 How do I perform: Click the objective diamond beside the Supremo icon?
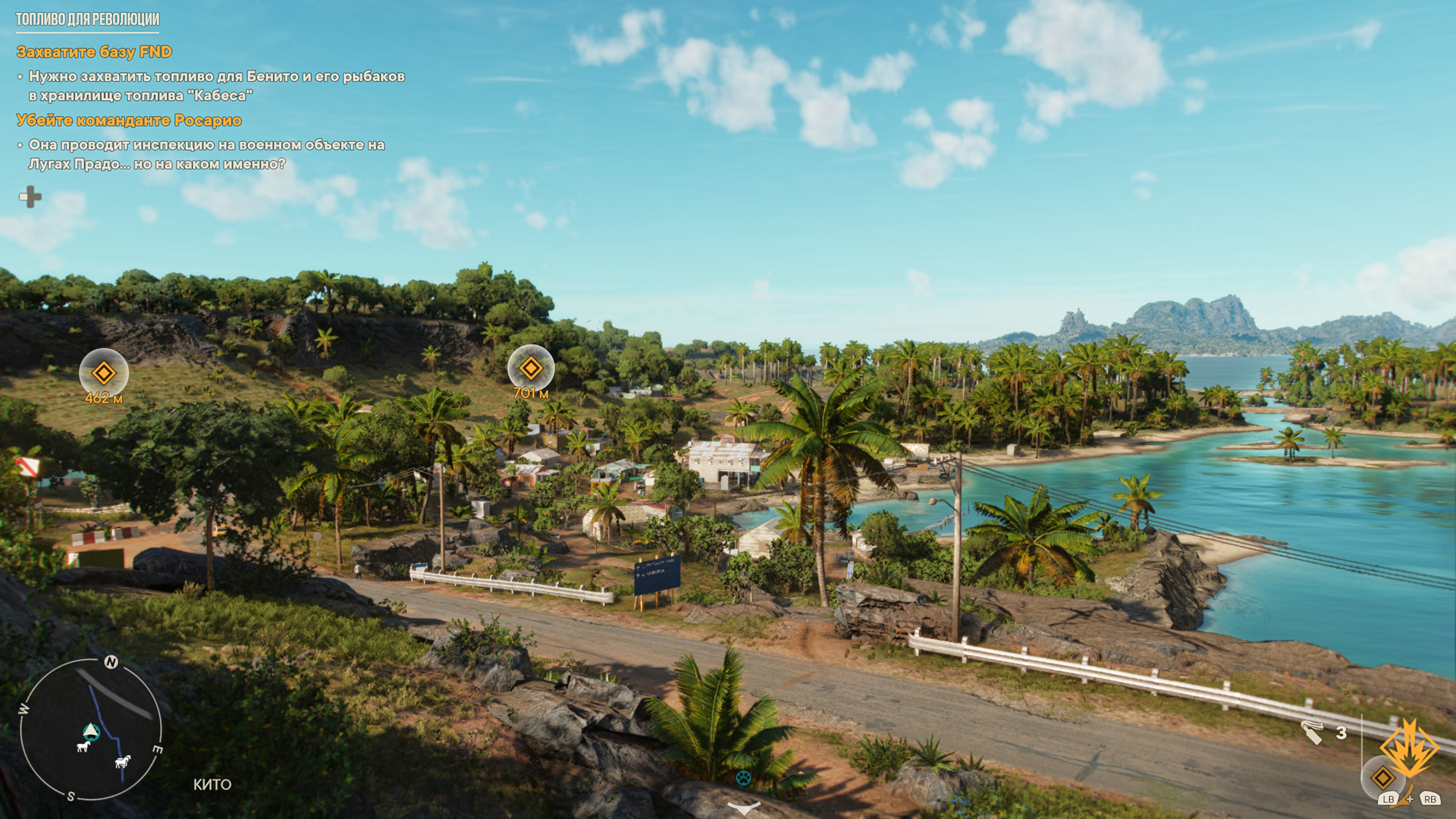[1383, 777]
